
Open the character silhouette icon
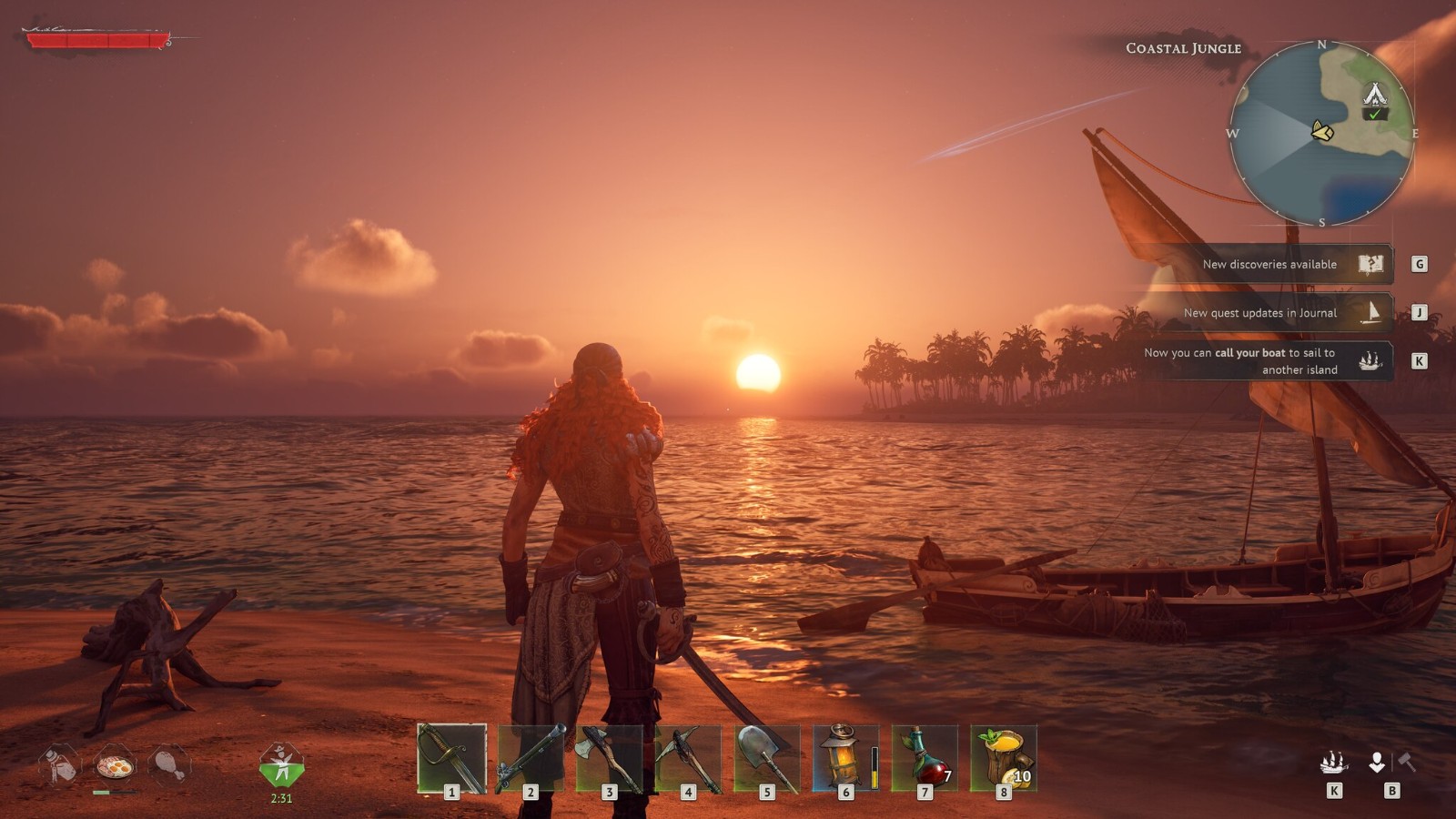pos(1377,762)
